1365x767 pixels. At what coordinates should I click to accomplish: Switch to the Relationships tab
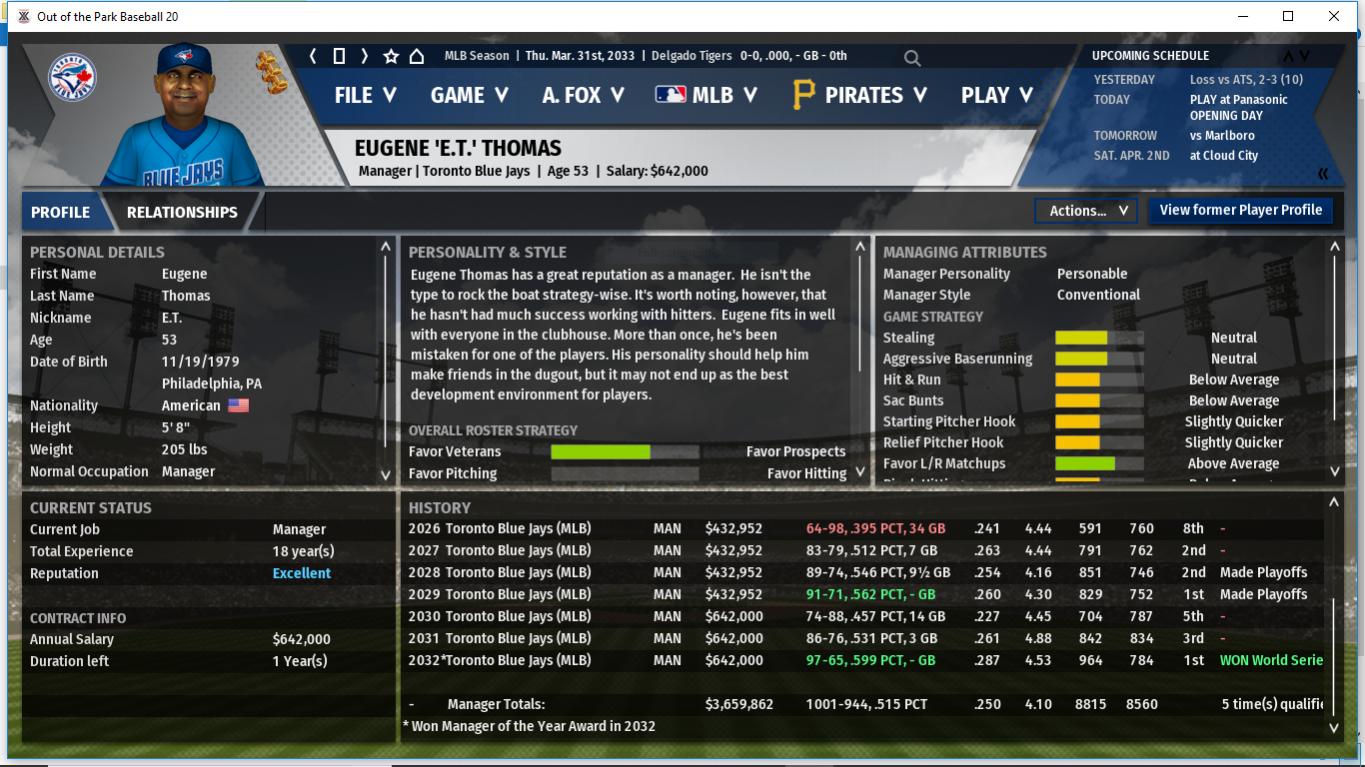tap(182, 212)
